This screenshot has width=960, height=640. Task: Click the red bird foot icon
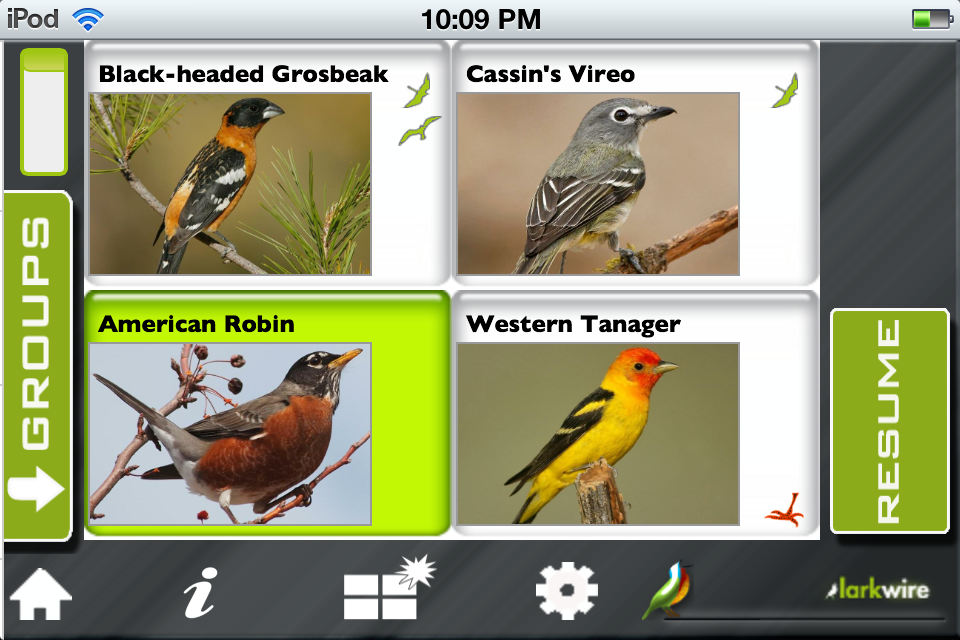[786, 510]
